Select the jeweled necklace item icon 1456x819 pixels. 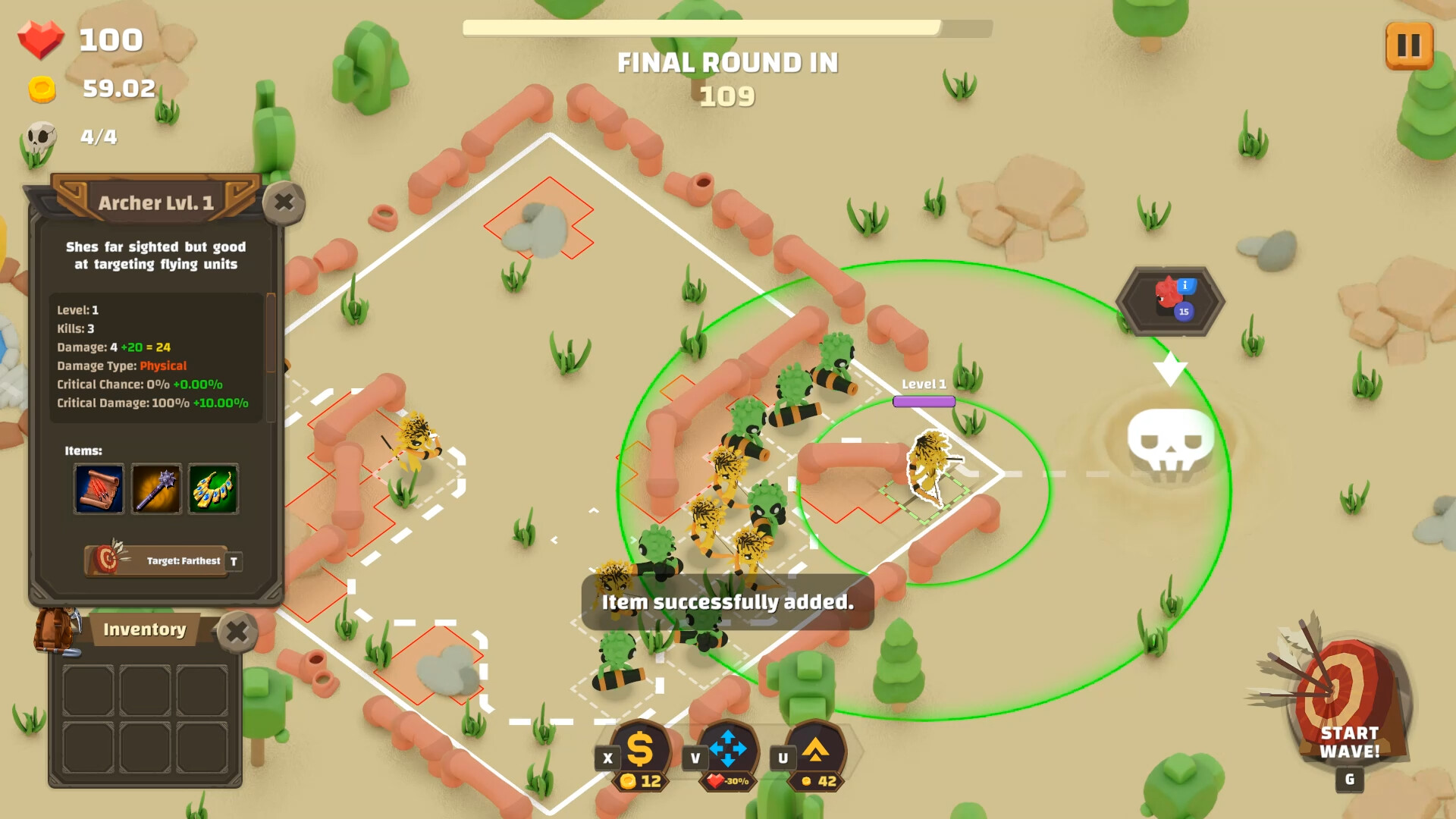tap(213, 488)
